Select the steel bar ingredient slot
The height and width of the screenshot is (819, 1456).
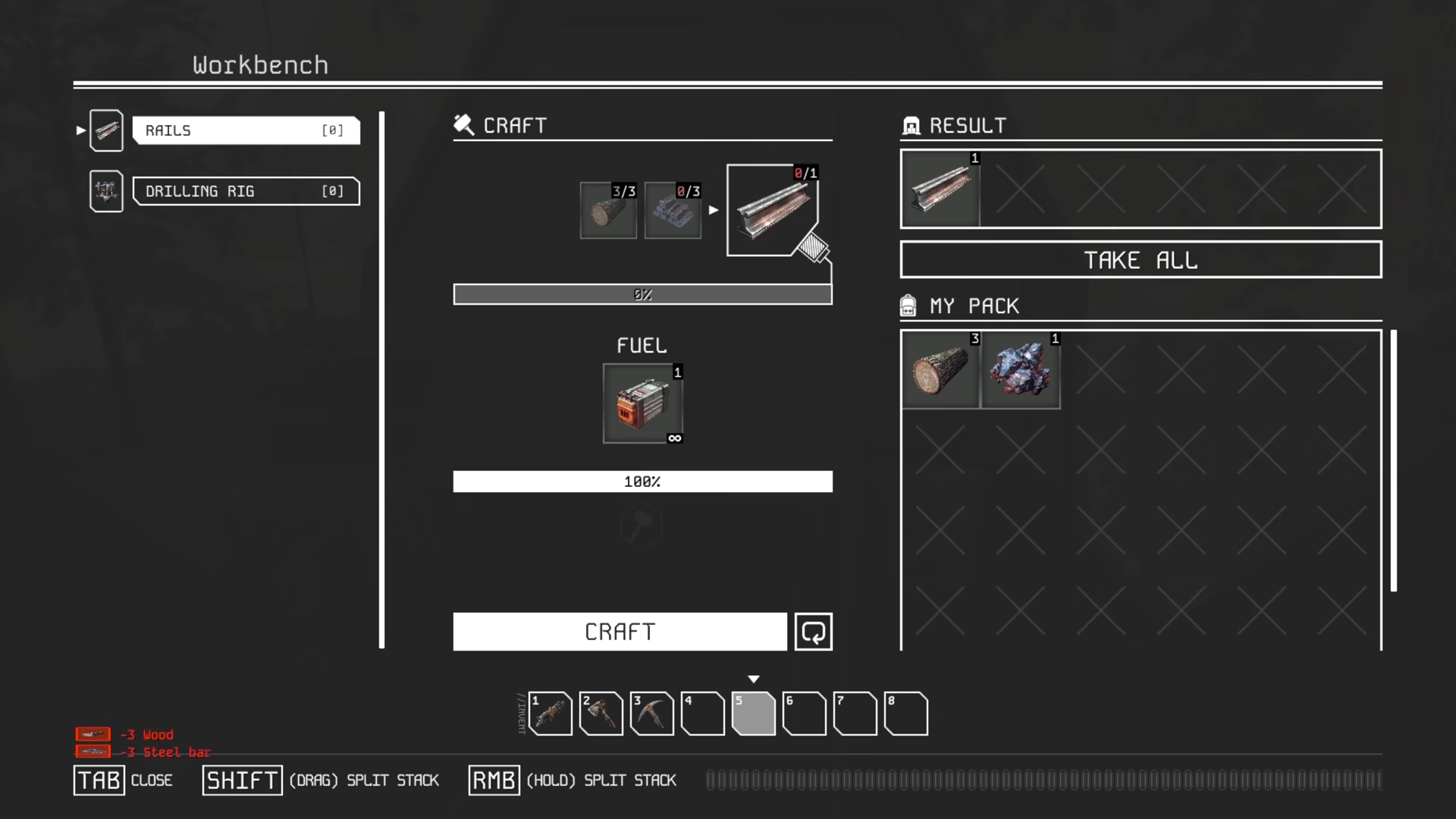pos(673,211)
